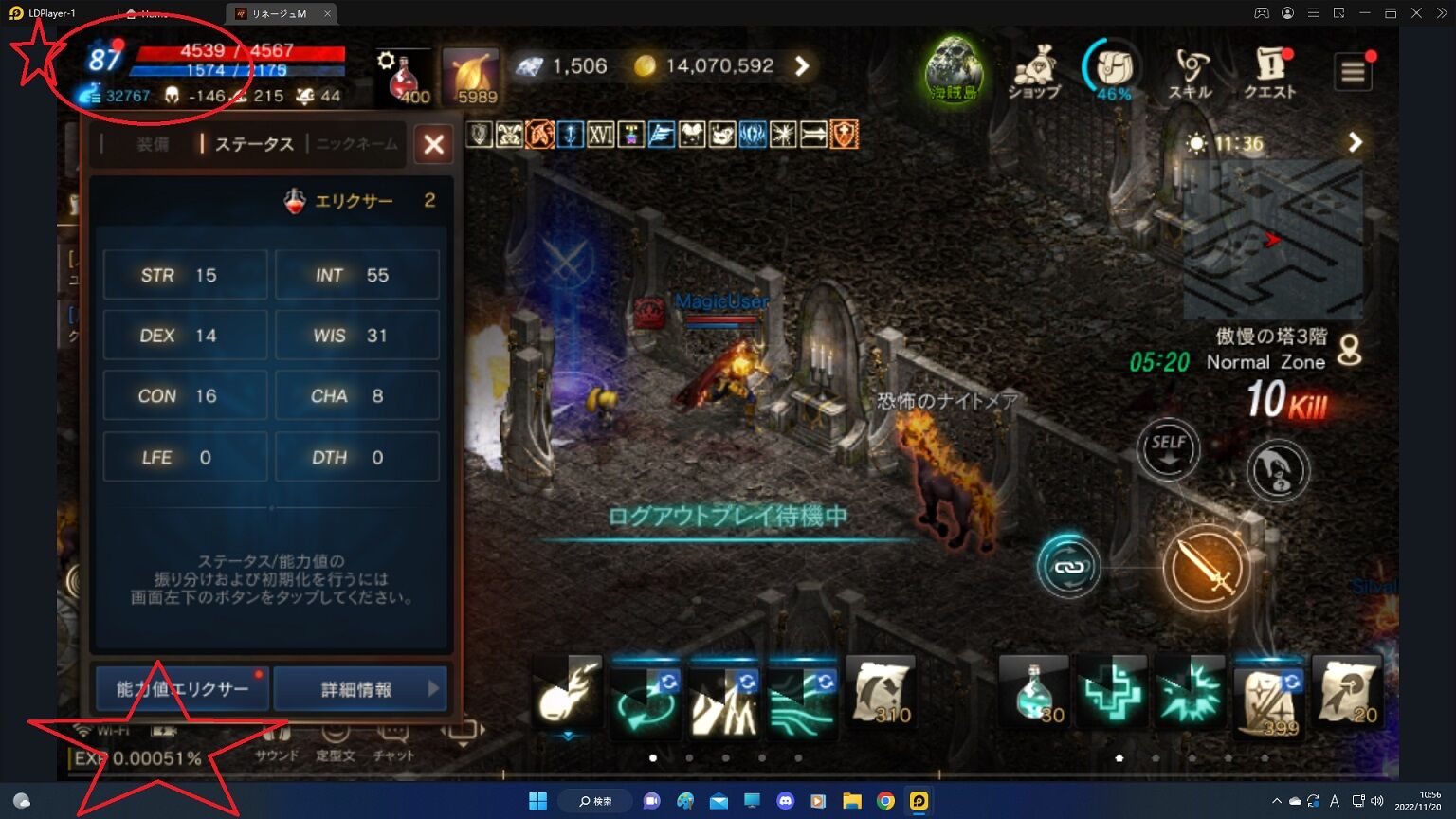The image size is (1456, 819).
Task: Switch to the 装備 (equipment) tab
Action: click(152, 144)
